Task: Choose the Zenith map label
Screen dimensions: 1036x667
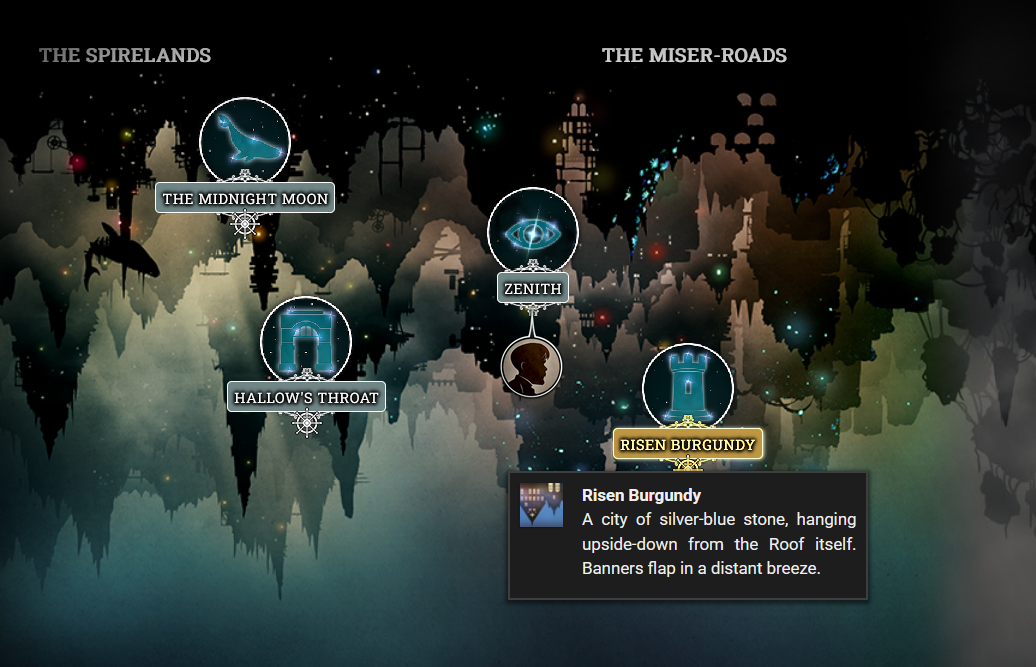Action: coord(533,289)
